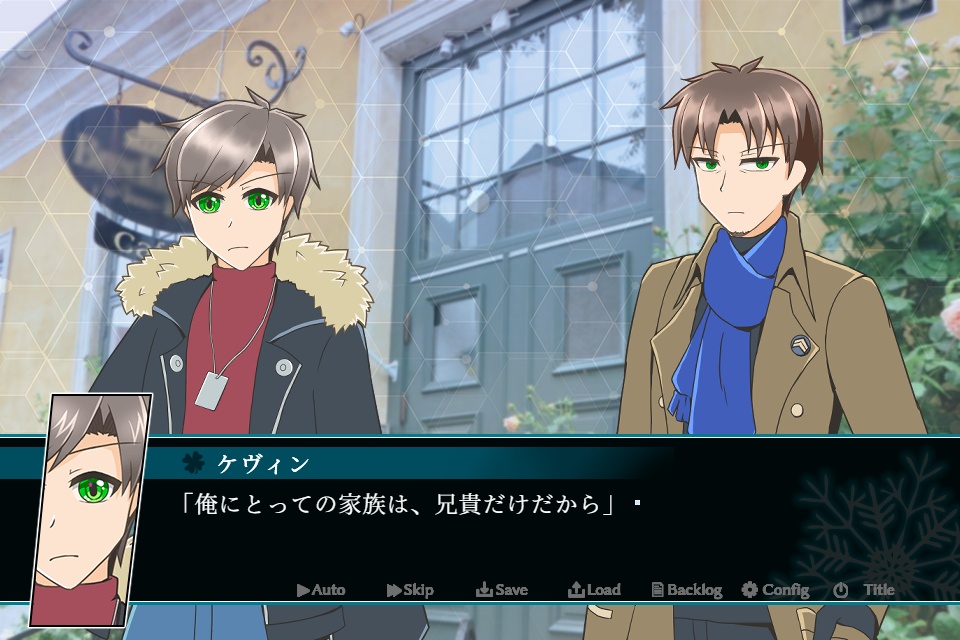Activate the Skip button

coord(410,590)
